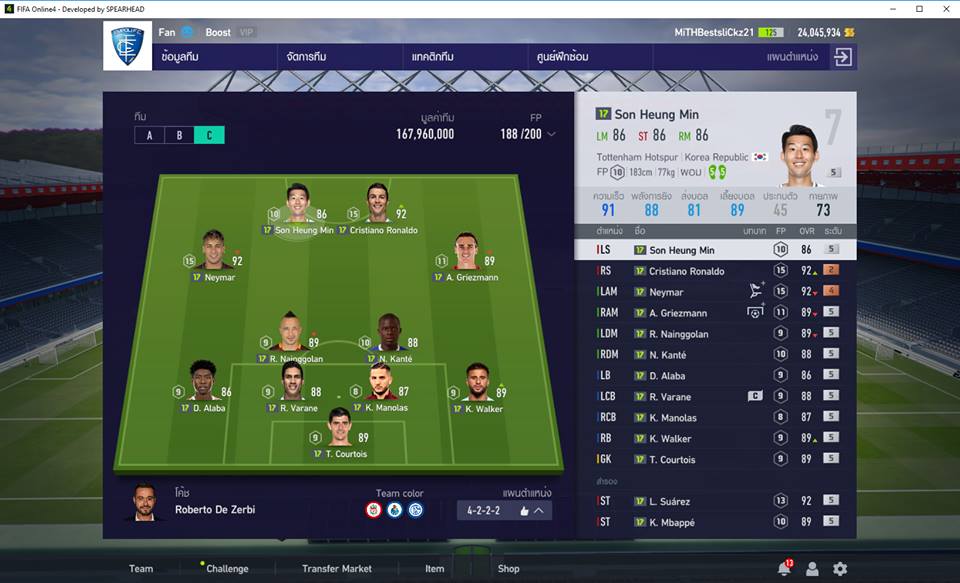The height and width of the screenshot is (583, 960).
Task: Select N. Kanté on the pitch
Action: click(x=390, y=332)
